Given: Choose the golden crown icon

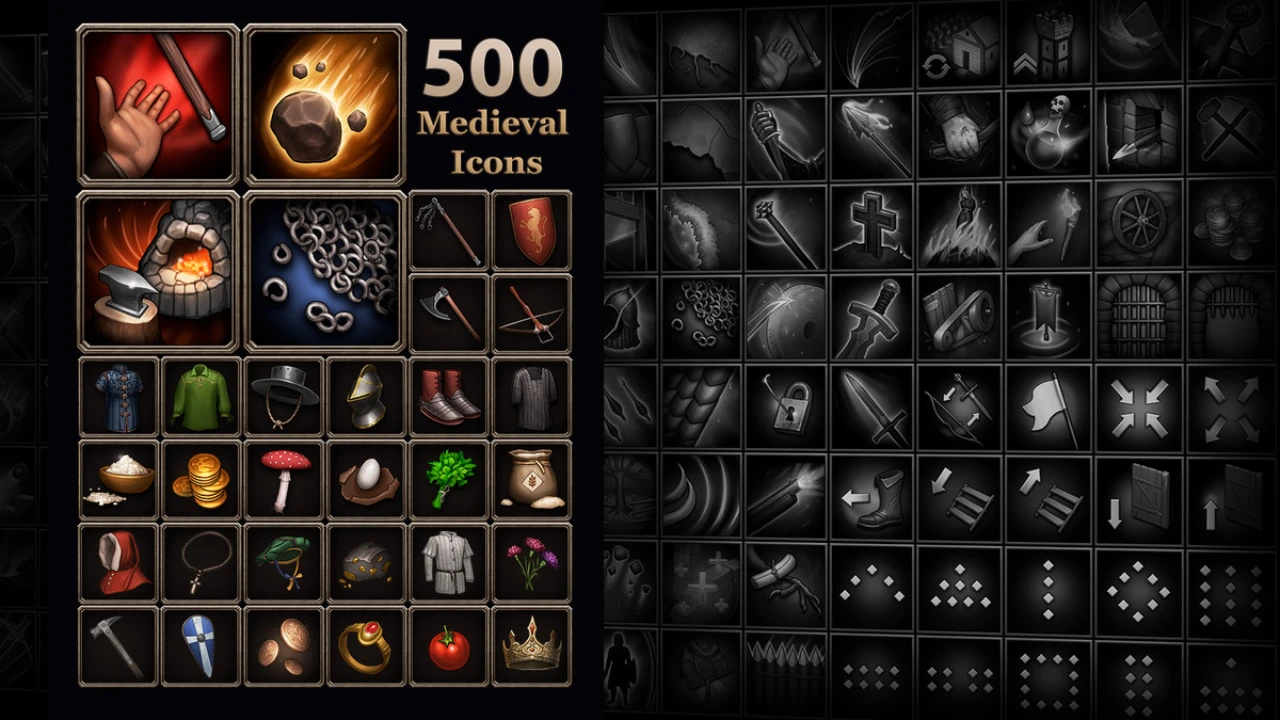Looking at the screenshot, I should (532, 646).
